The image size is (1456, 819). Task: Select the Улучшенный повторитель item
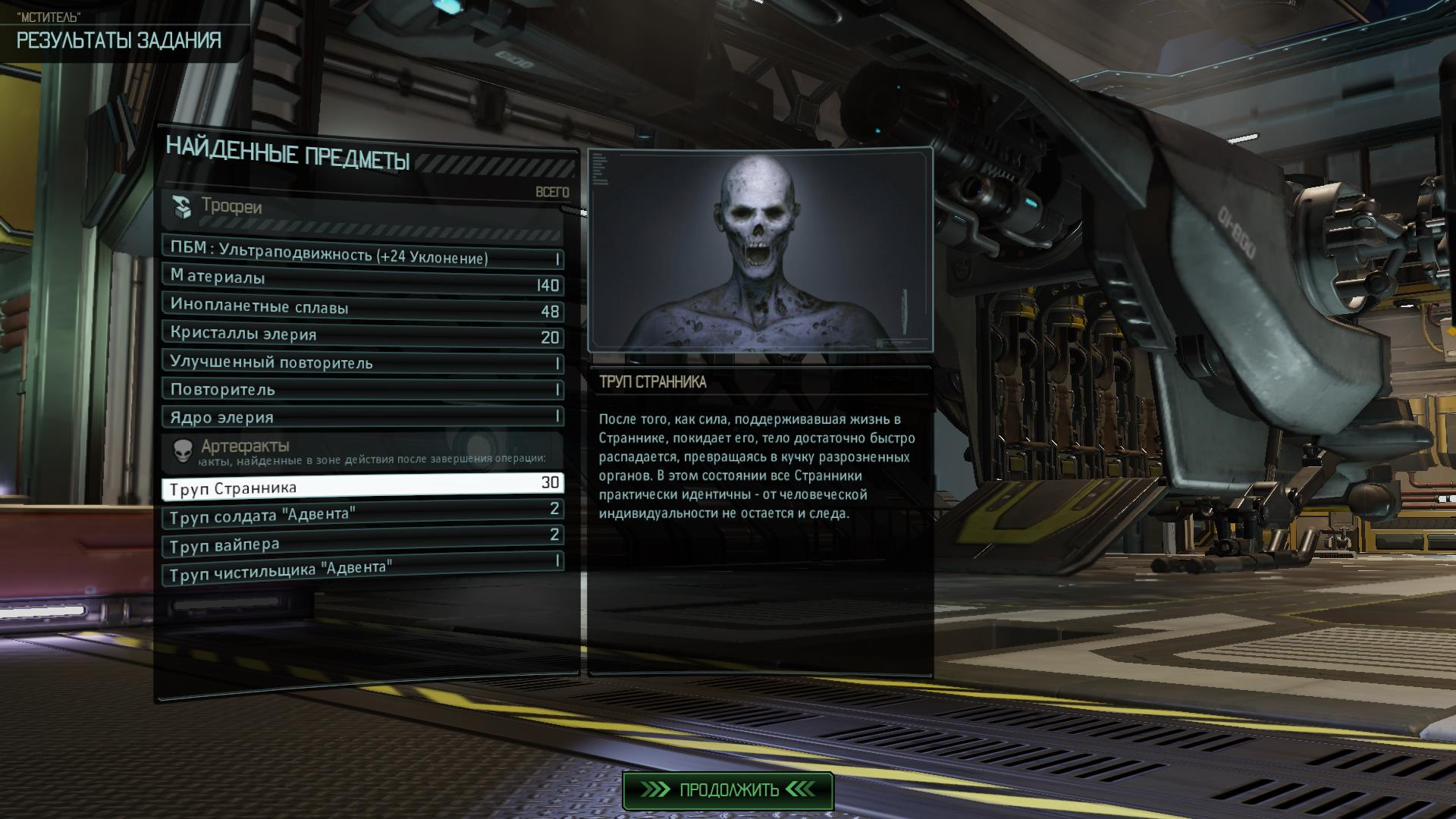click(x=362, y=362)
